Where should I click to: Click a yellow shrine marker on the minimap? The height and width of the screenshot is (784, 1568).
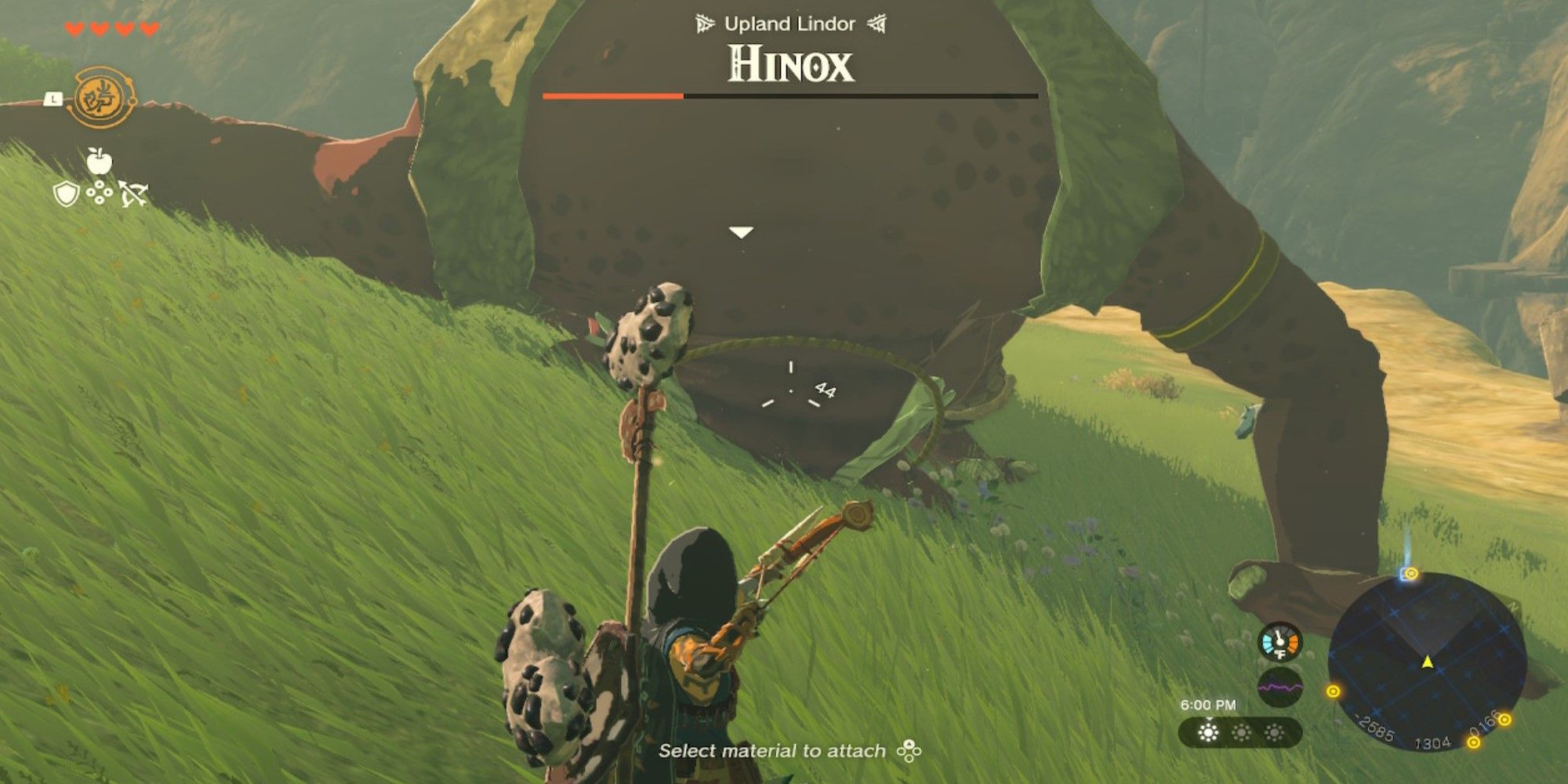(1334, 691)
